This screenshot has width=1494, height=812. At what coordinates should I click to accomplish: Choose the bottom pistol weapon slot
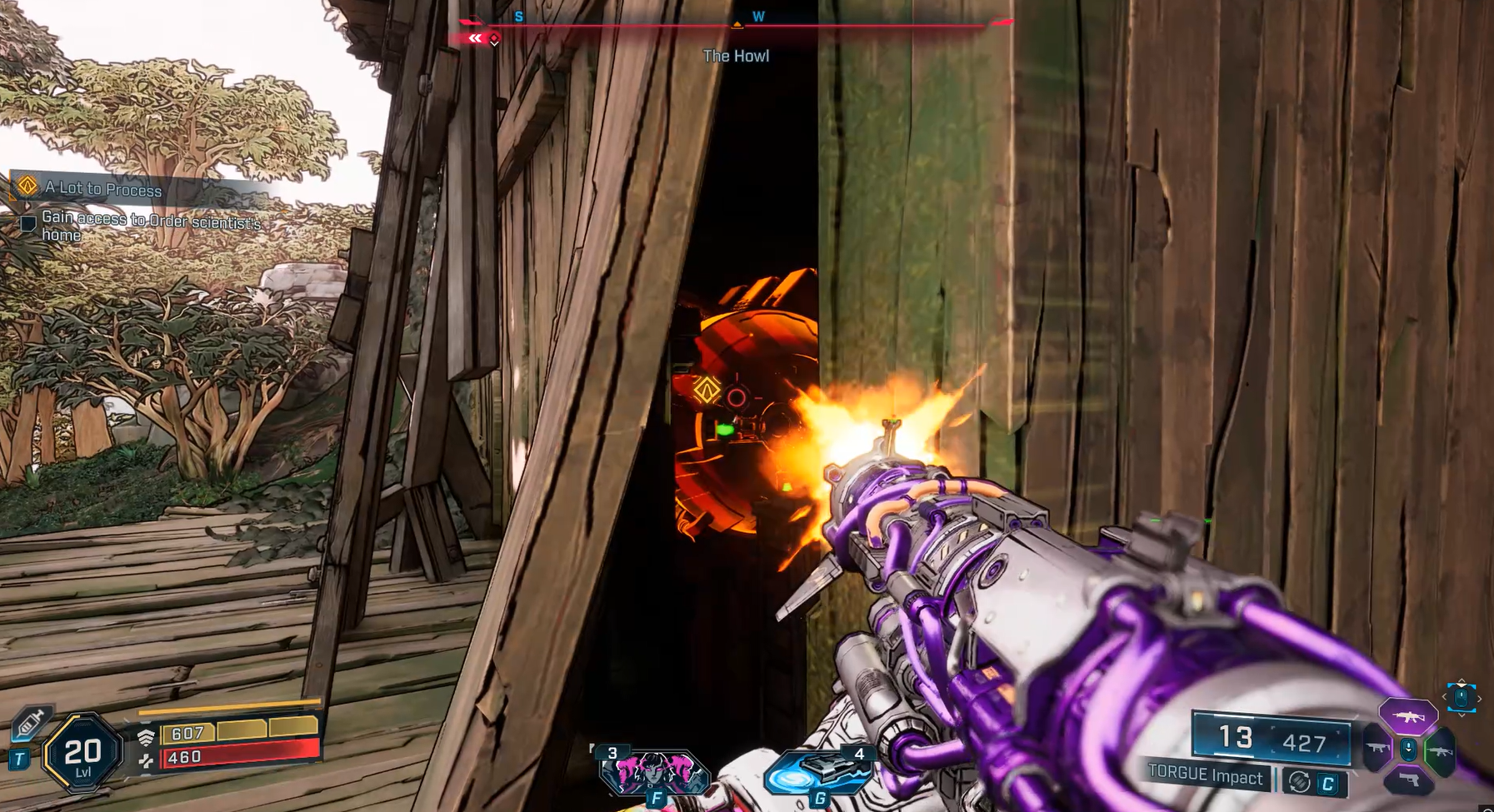1408,780
